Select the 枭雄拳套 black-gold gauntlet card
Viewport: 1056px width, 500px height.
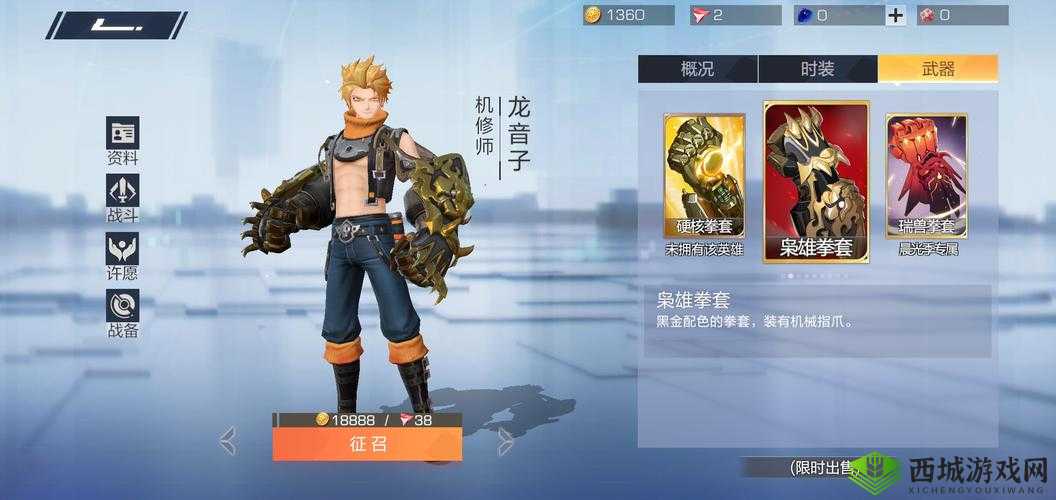816,181
